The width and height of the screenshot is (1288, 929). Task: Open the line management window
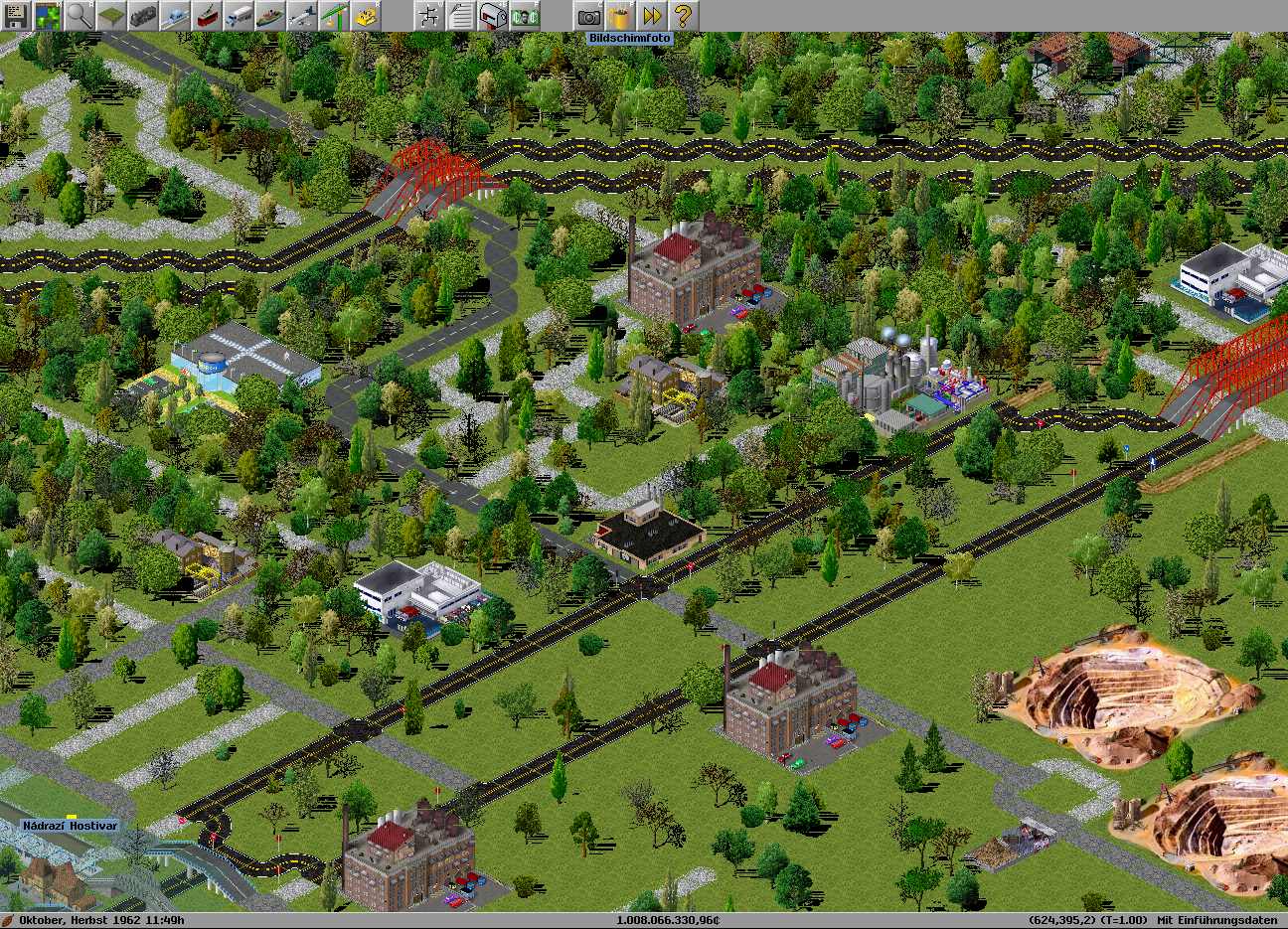[x=429, y=16]
